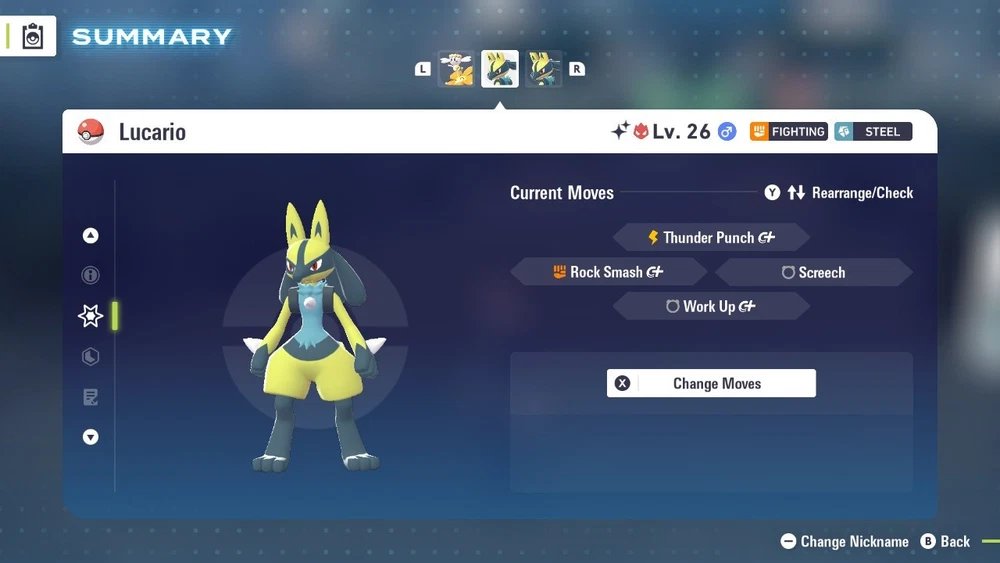Viewport: 1000px width, 563px height.
Task: Click the down arrow page button
Action: (91, 437)
